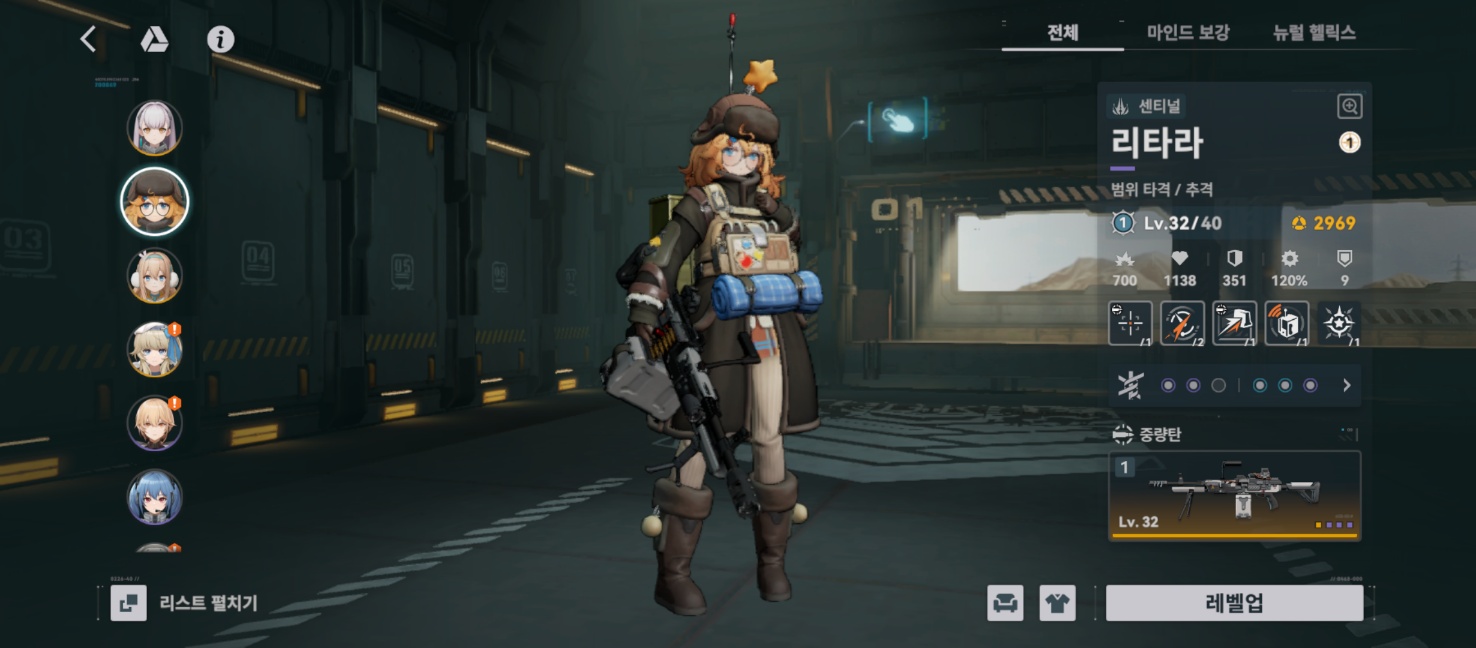Expand the neural helix node row arrow

tap(1346, 385)
